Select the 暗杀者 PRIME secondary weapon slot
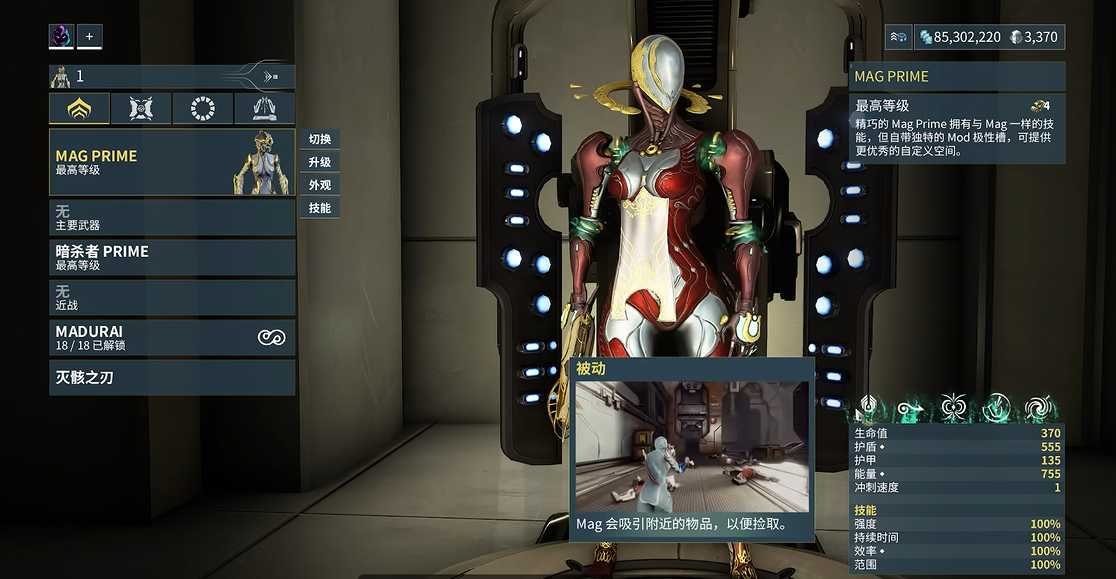Screen dimensions: 1116x579 tap(172, 258)
